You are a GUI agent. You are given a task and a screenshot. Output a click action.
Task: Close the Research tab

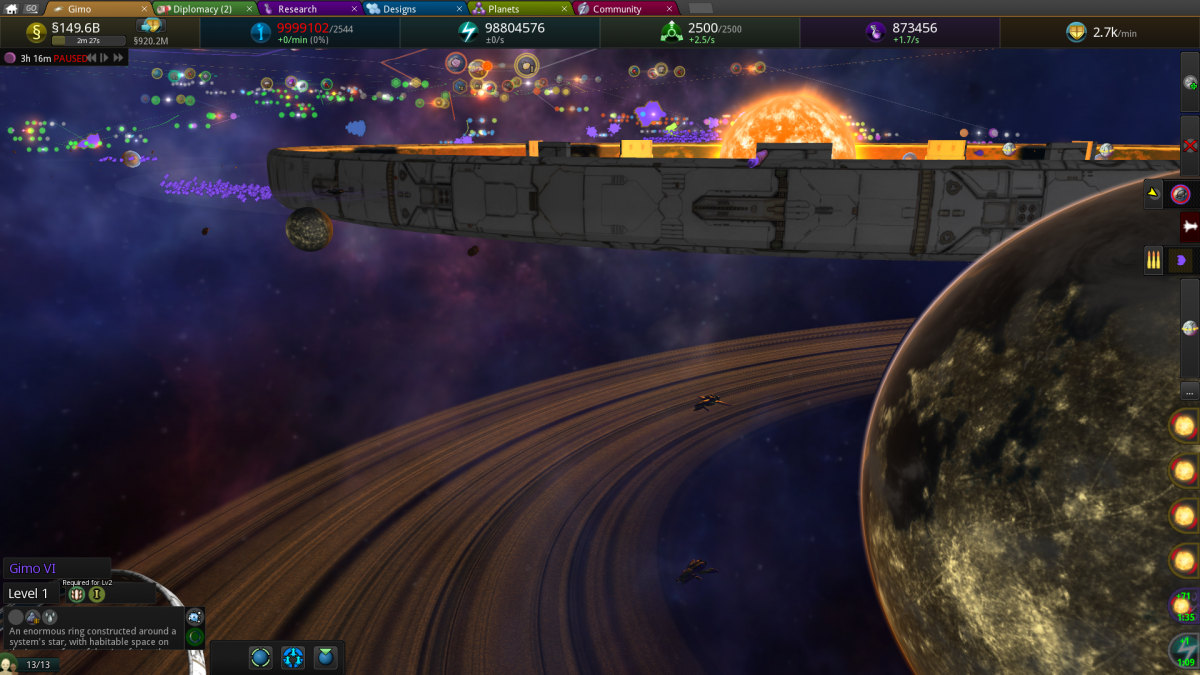point(354,9)
